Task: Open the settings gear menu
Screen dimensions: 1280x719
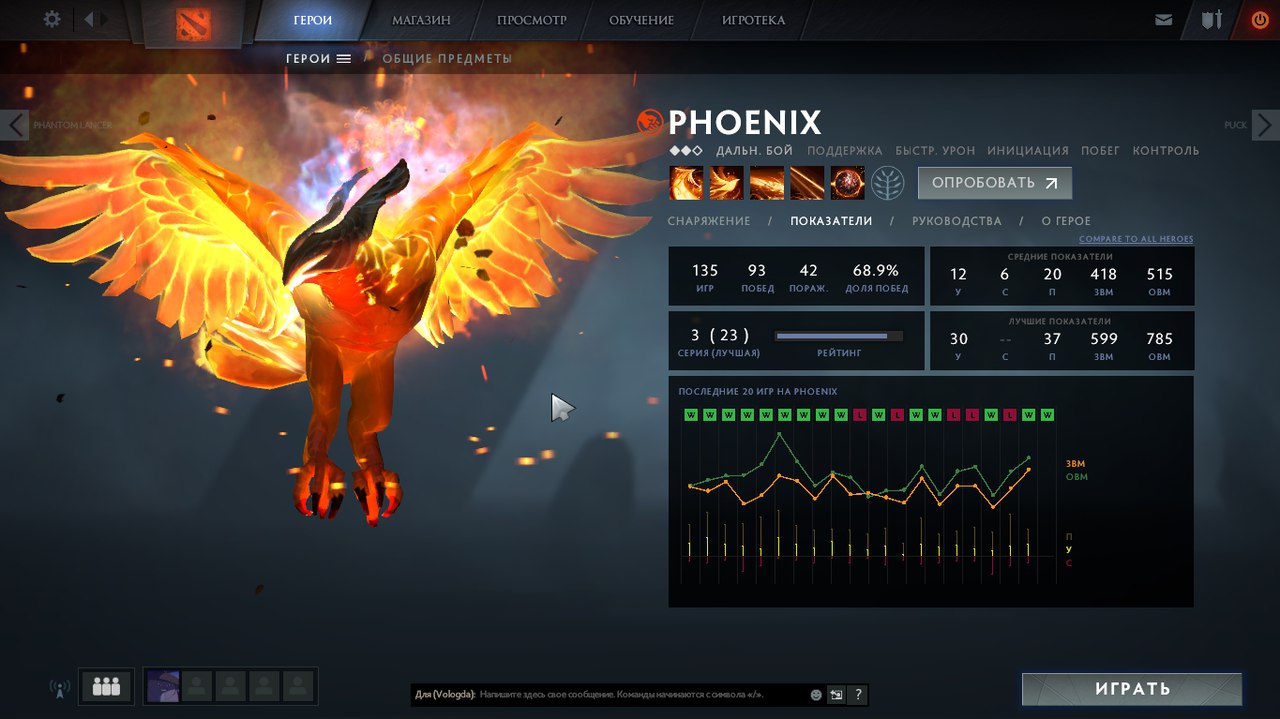Action: tap(52, 19)
